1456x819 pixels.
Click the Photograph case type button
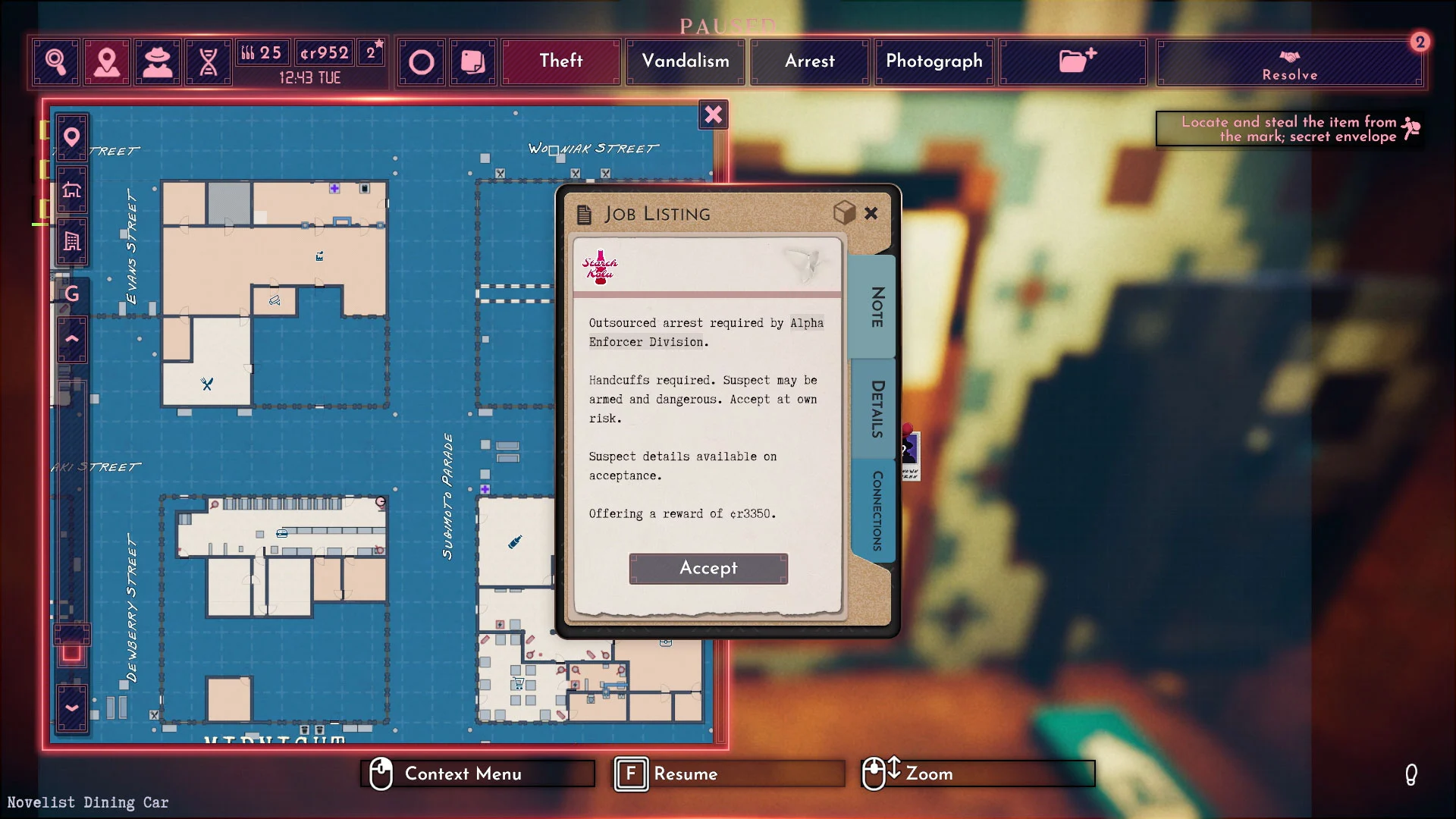pyautogui.click(x=934, y=61)
